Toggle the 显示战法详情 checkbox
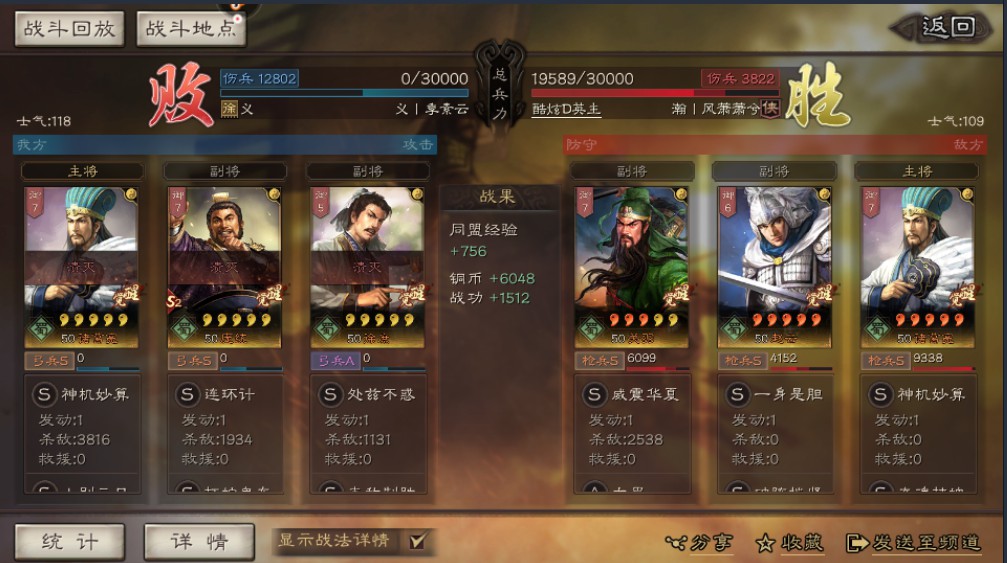 pyautogui.click(x=417, y=541)
